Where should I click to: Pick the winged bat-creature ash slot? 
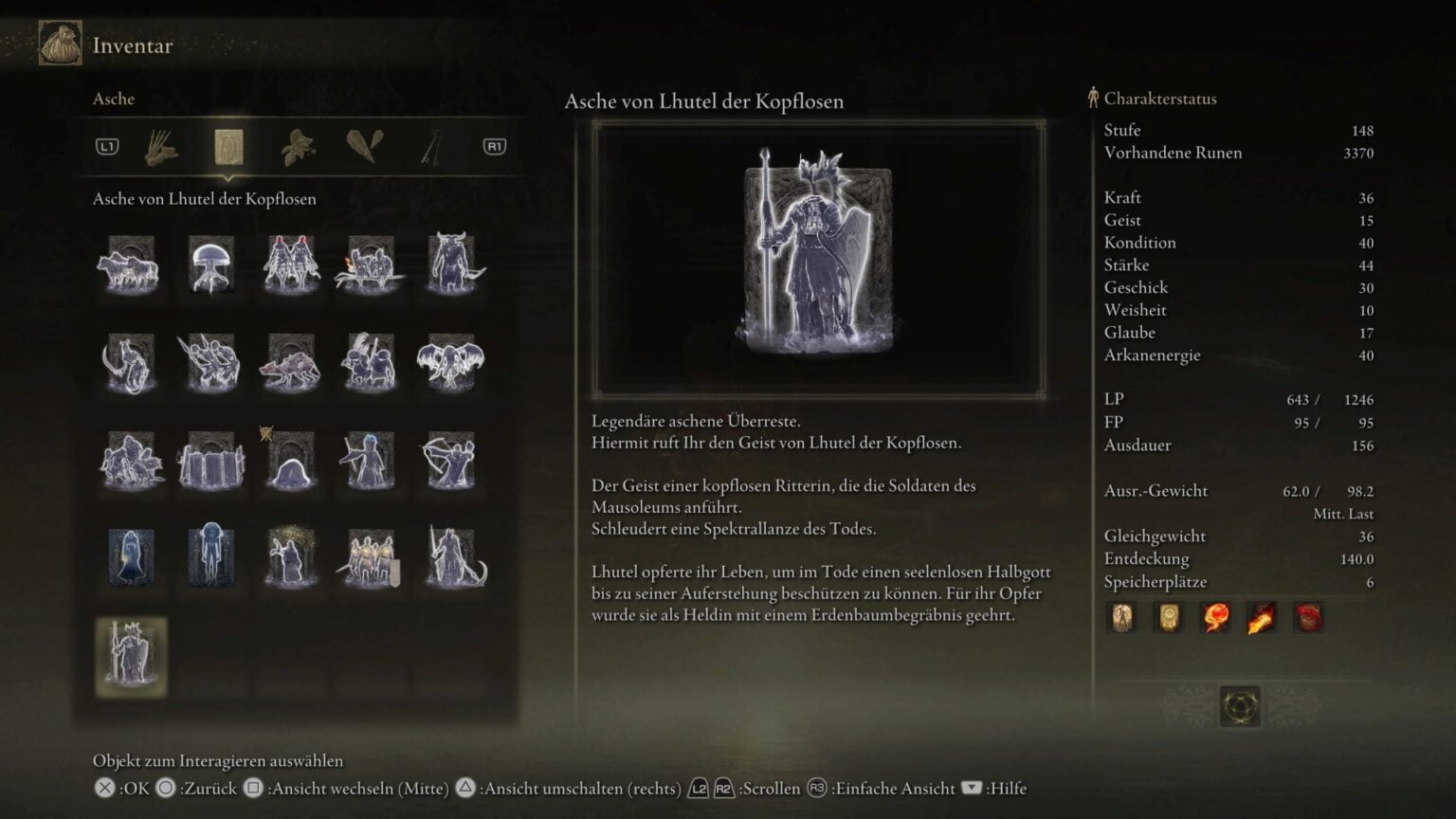[450, 362]
